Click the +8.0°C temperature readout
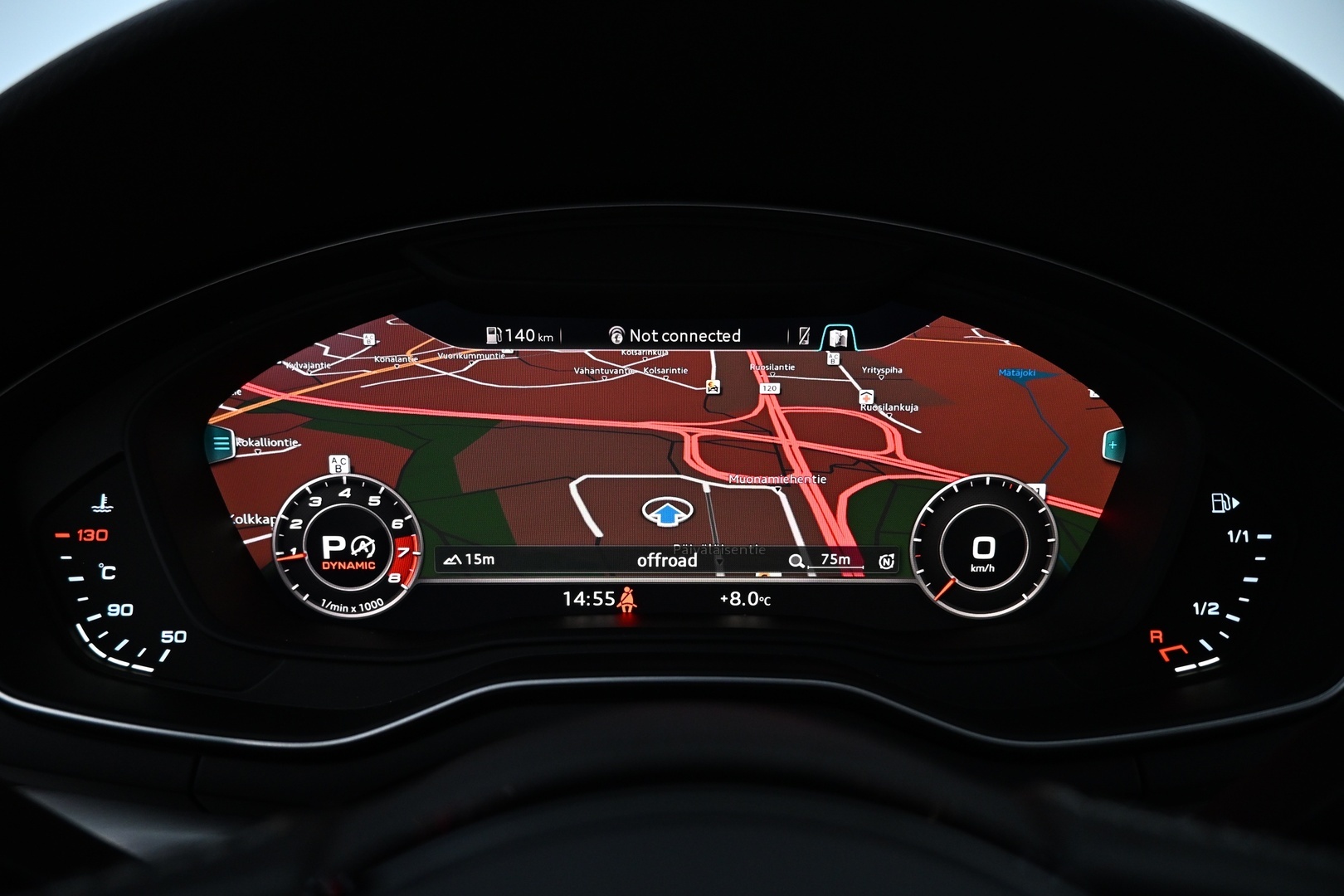Image resolution: width=1344 pixels, height=896 pixels. pyautogui.click(x=746, y=597)
